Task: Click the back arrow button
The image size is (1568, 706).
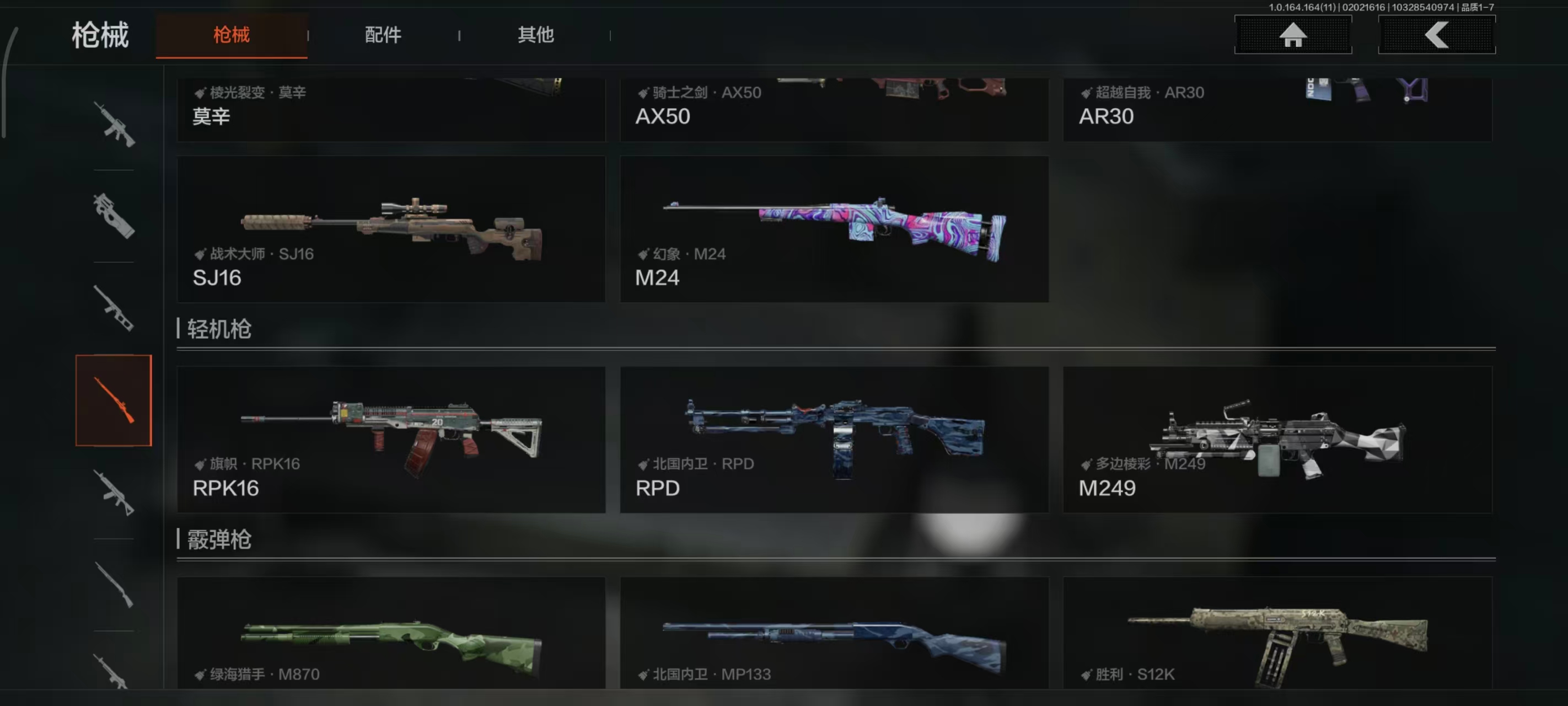Action: (1437, 35)
